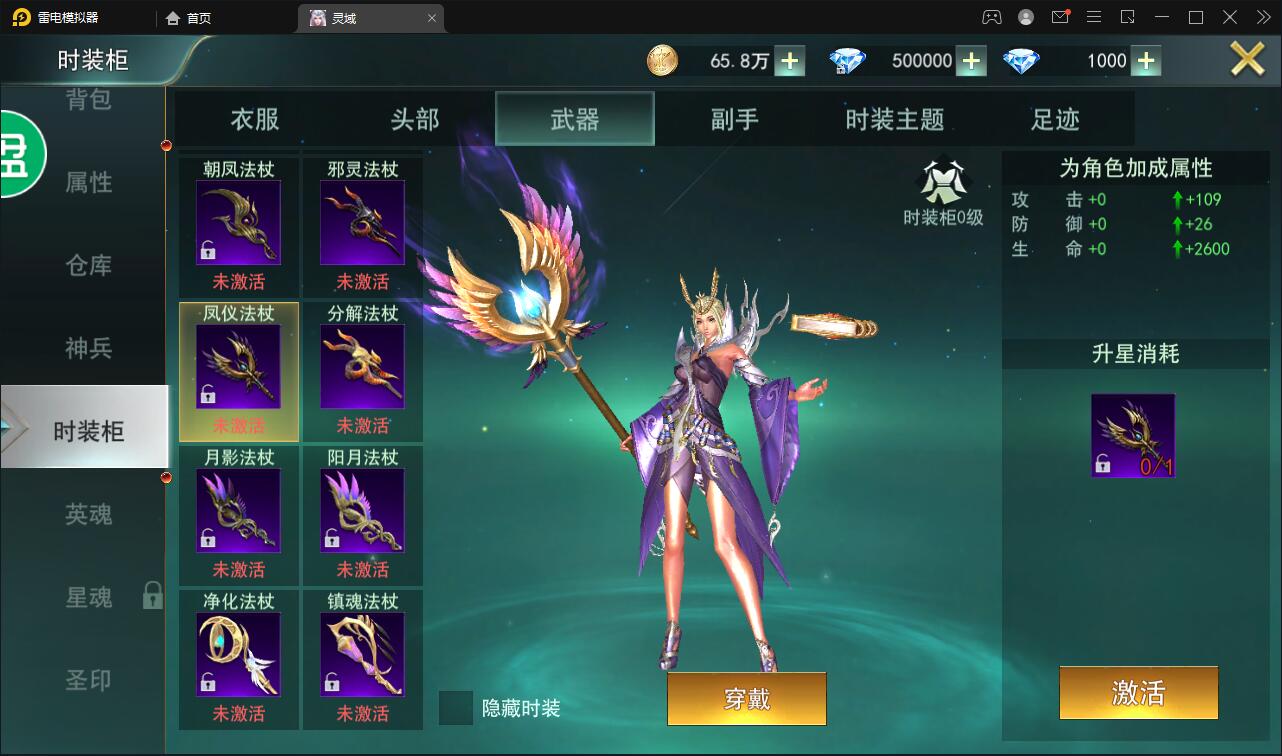This screenshot has height=756, width=1282.
Task: Select the 朝凤法杖 weapon skin icon
Action: click(238, 220)
